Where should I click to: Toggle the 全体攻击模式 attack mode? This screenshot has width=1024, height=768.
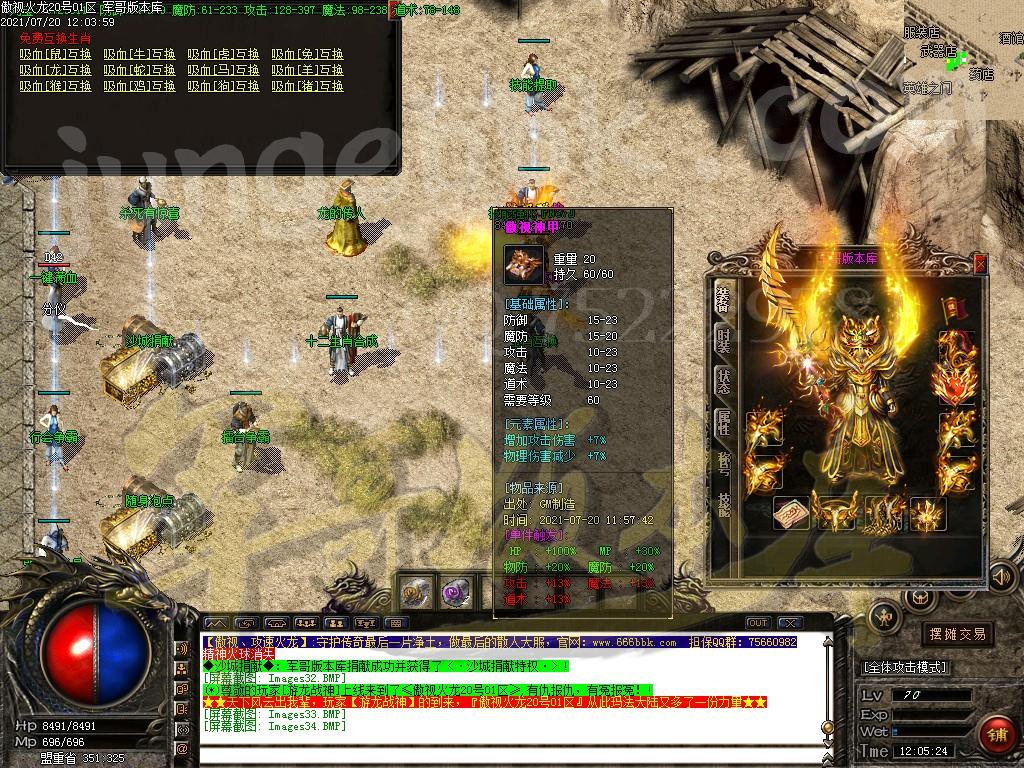tap(905, 667)
